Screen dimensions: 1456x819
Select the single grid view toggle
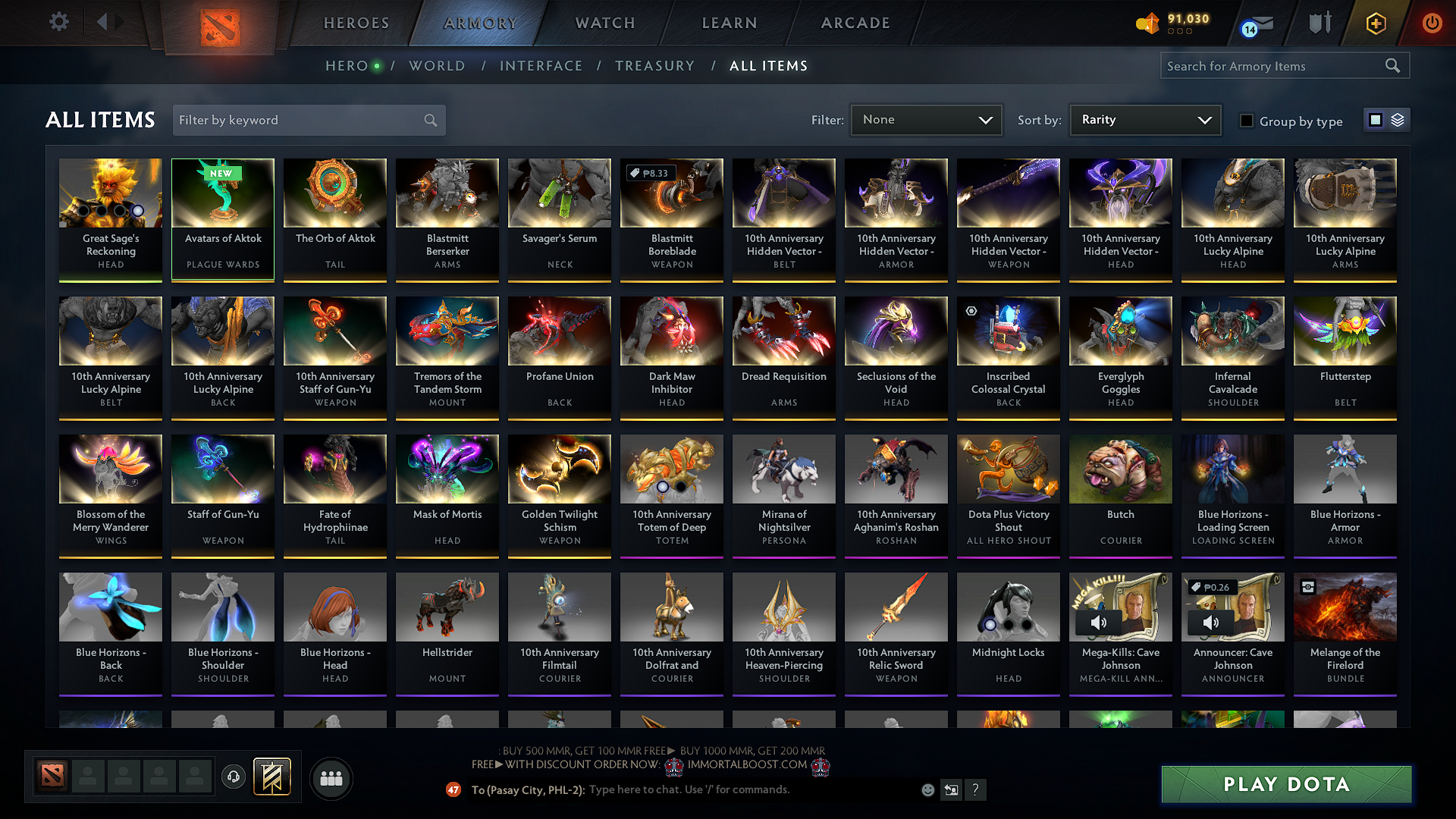(1376, 120)
